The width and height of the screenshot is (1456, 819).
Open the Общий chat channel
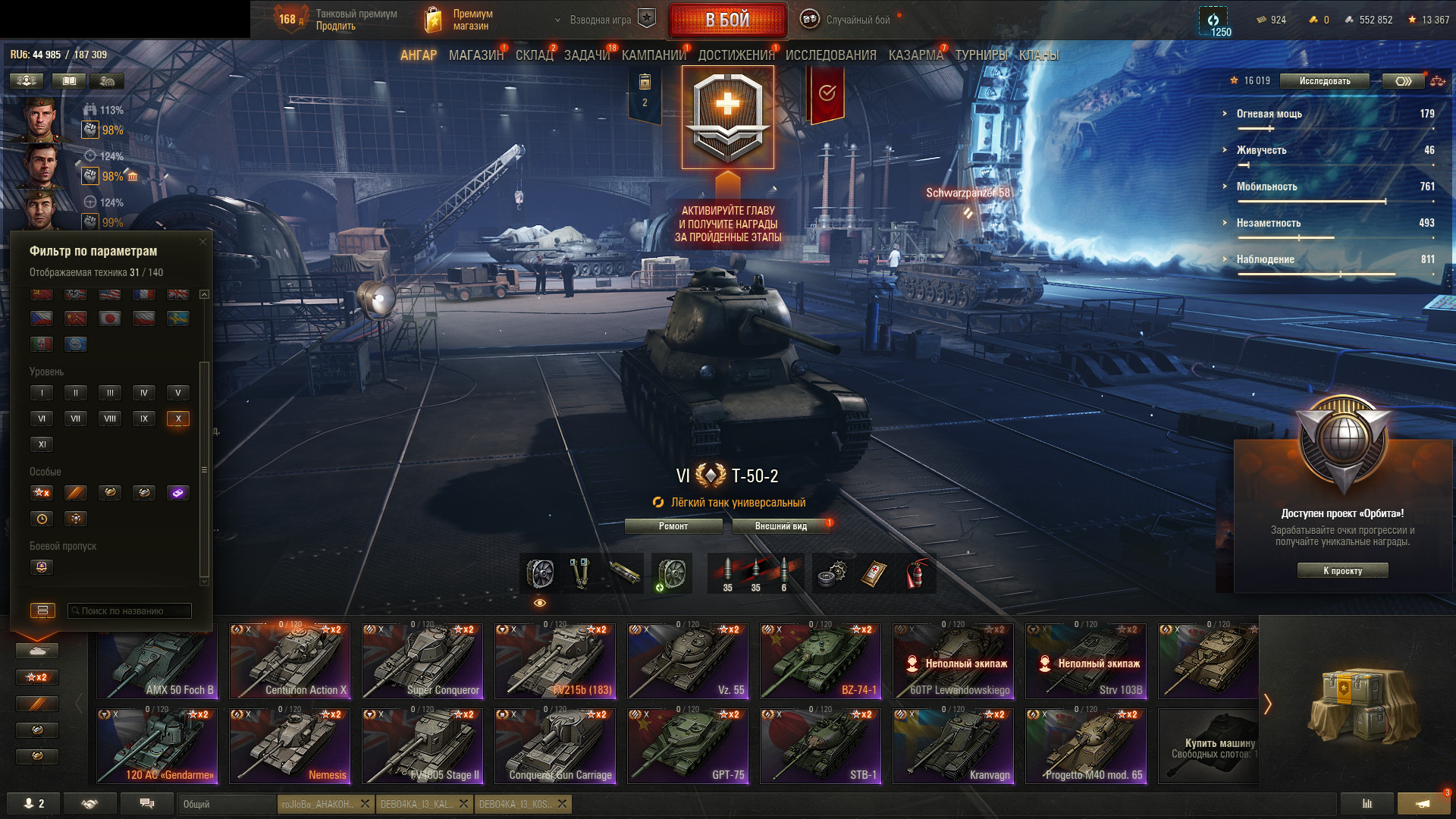tap(226, 804)
